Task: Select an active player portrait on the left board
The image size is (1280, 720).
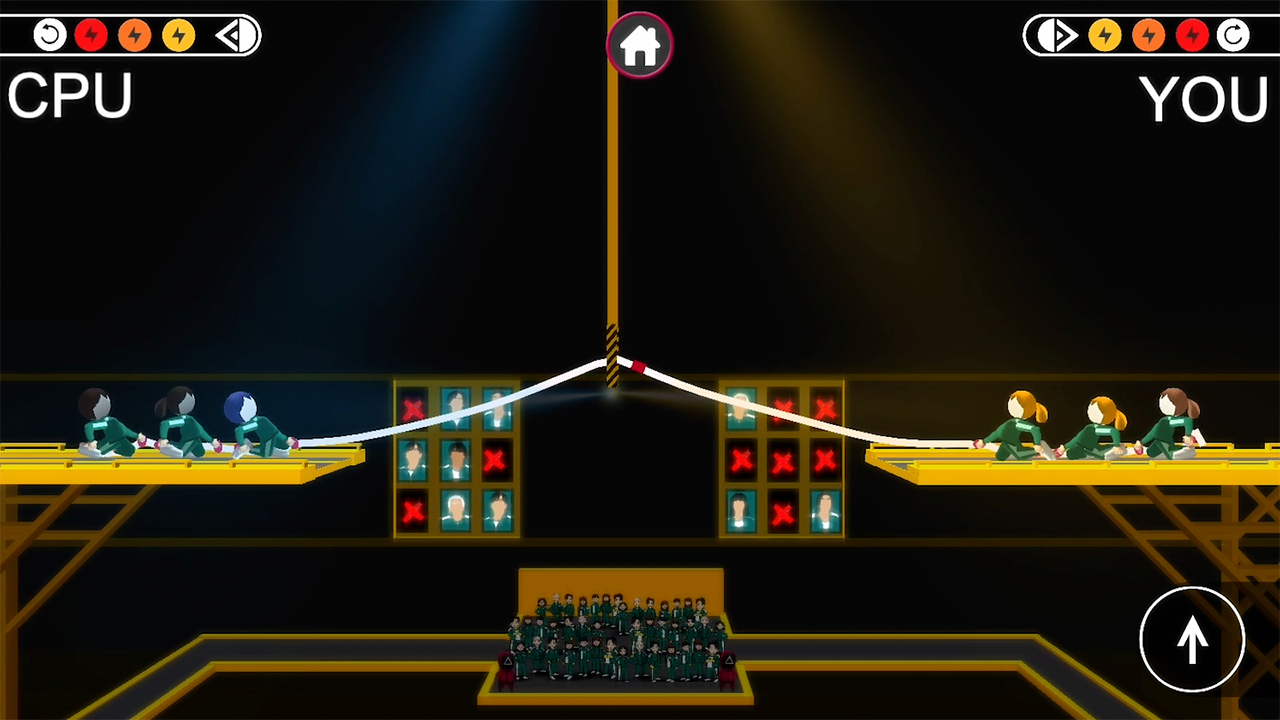Action: tap(457, 460)
